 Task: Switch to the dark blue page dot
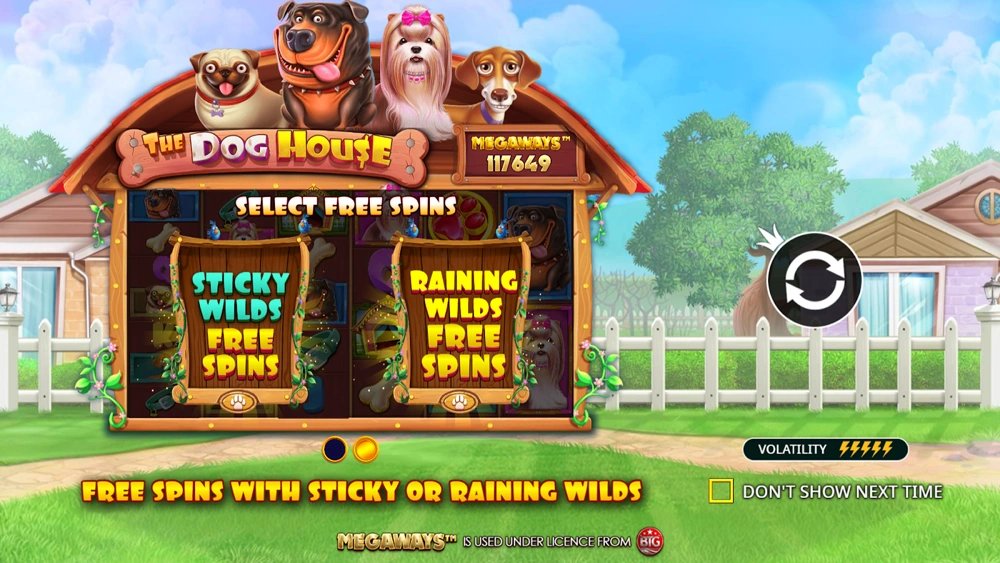click(335, 450)
